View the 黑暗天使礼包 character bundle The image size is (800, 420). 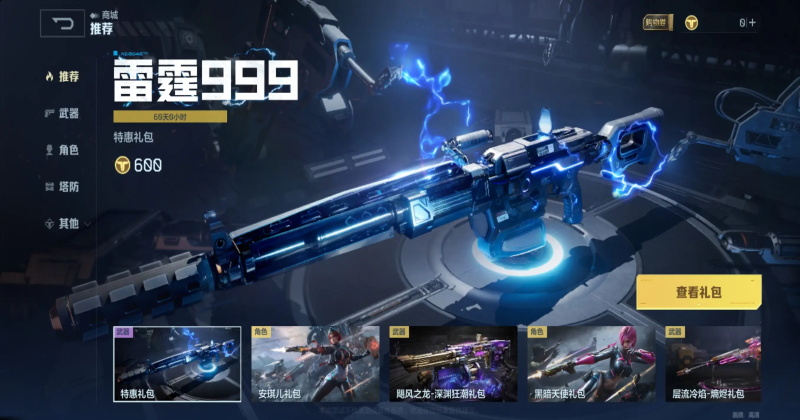(x=591, y=364)
